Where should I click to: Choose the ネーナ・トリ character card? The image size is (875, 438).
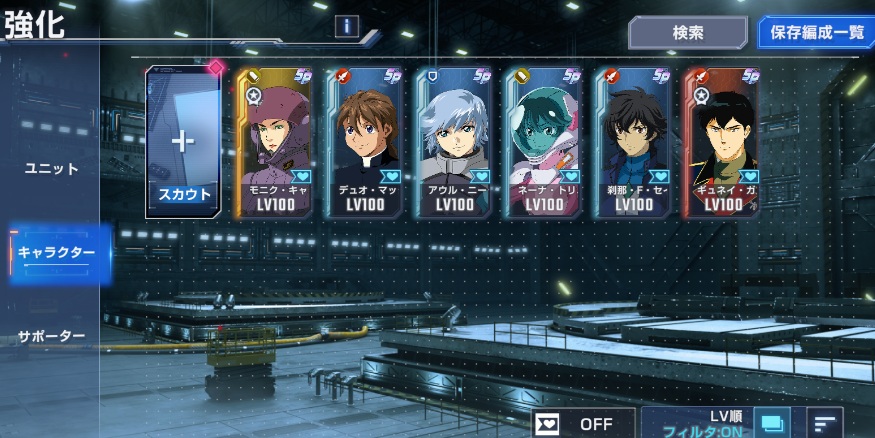point(544,140)
